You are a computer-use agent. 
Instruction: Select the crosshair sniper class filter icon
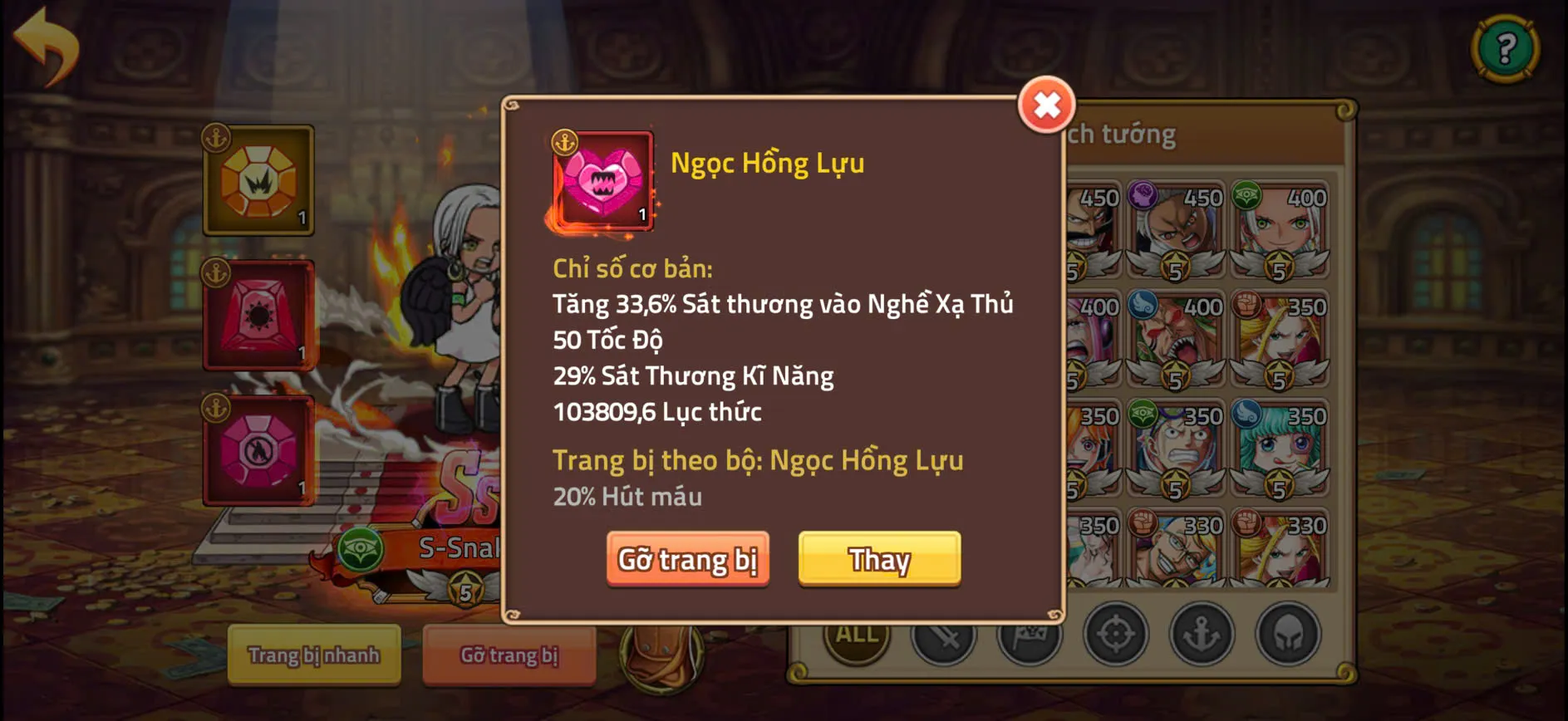coord(1115,635)
